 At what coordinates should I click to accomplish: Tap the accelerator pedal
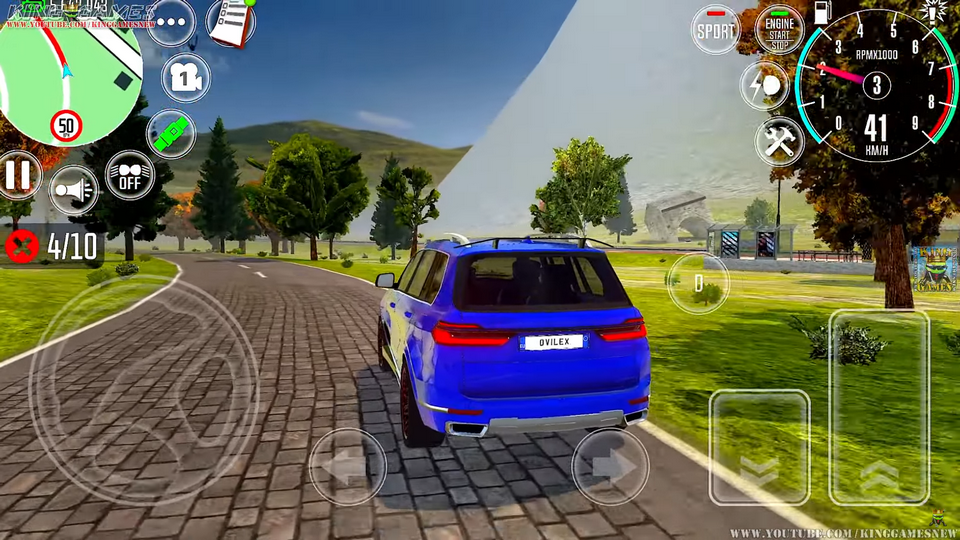pyautogui.click(x=880, y=407)
